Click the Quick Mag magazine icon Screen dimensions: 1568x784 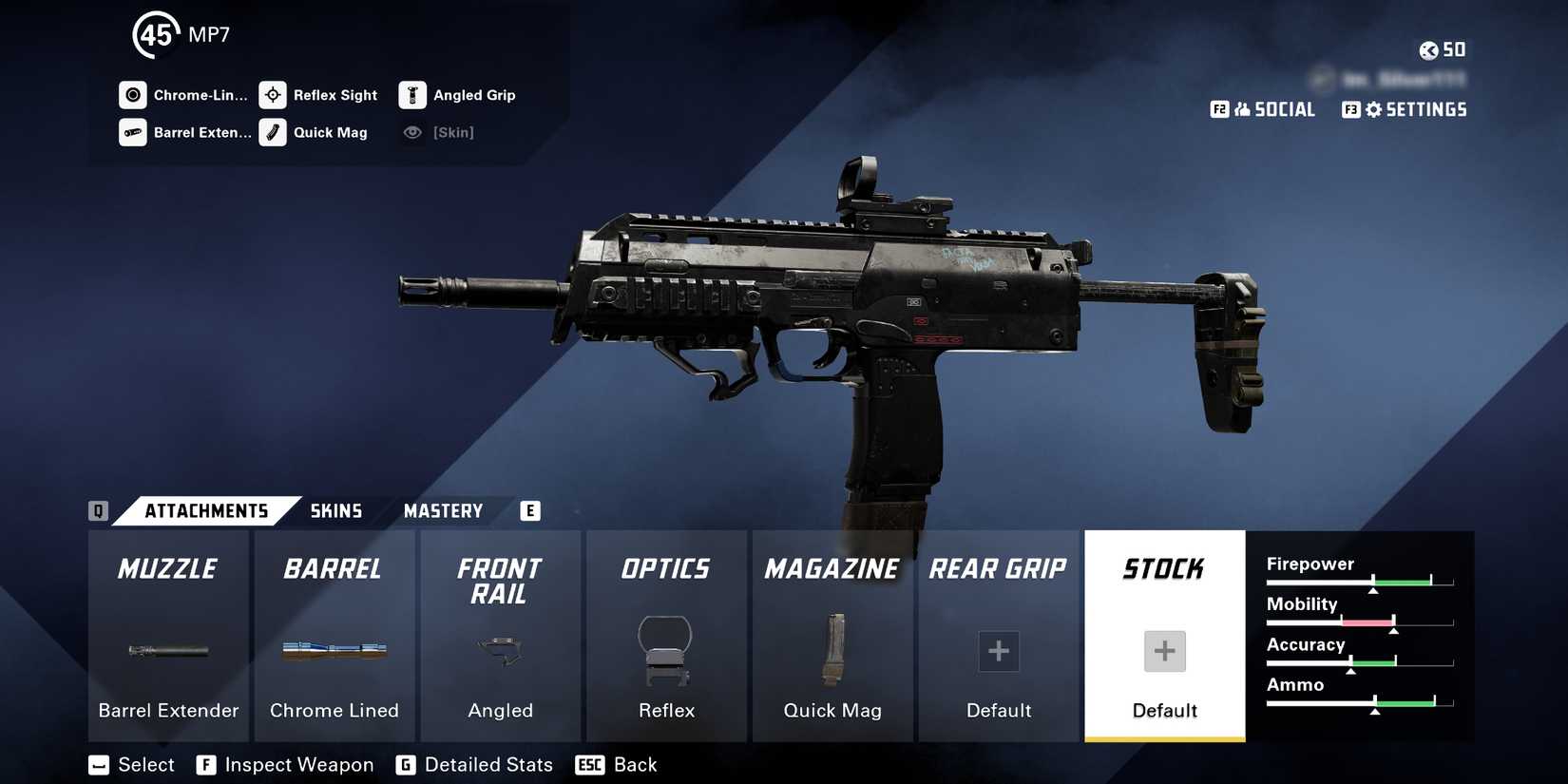(272, 132)
